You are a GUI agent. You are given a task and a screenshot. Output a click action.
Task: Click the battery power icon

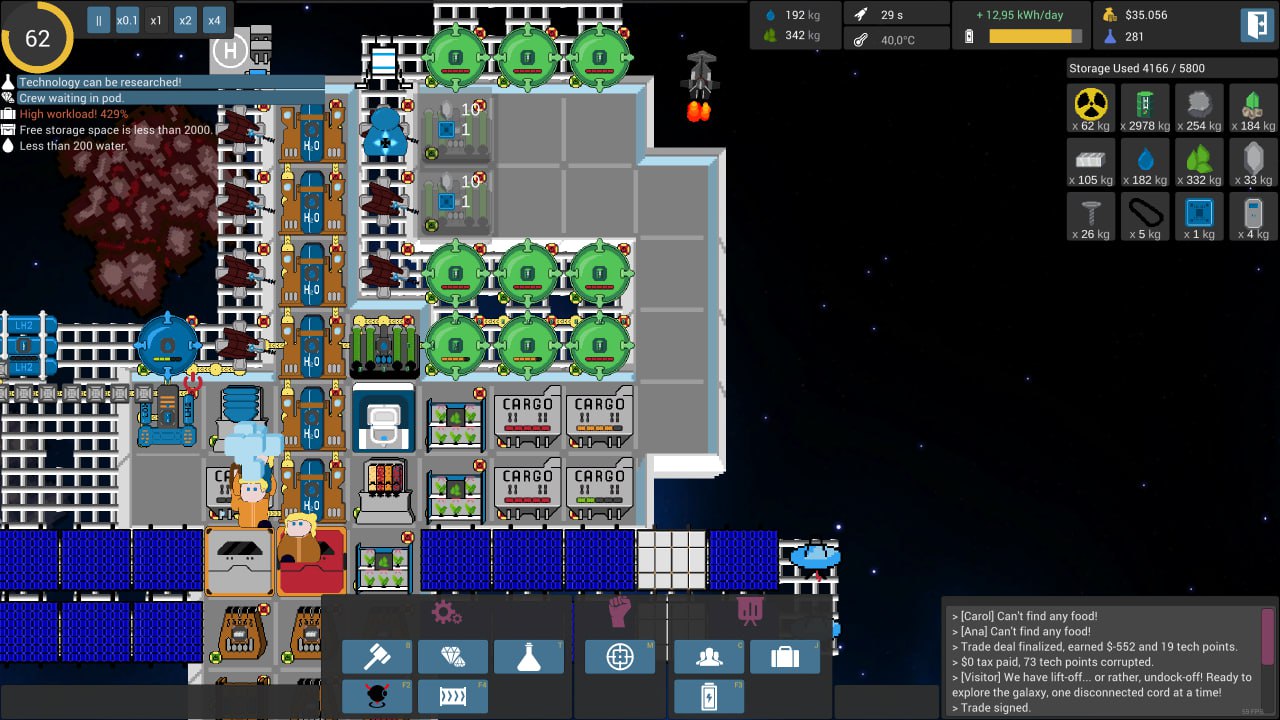pyautogui.click(x=709, y=696)
